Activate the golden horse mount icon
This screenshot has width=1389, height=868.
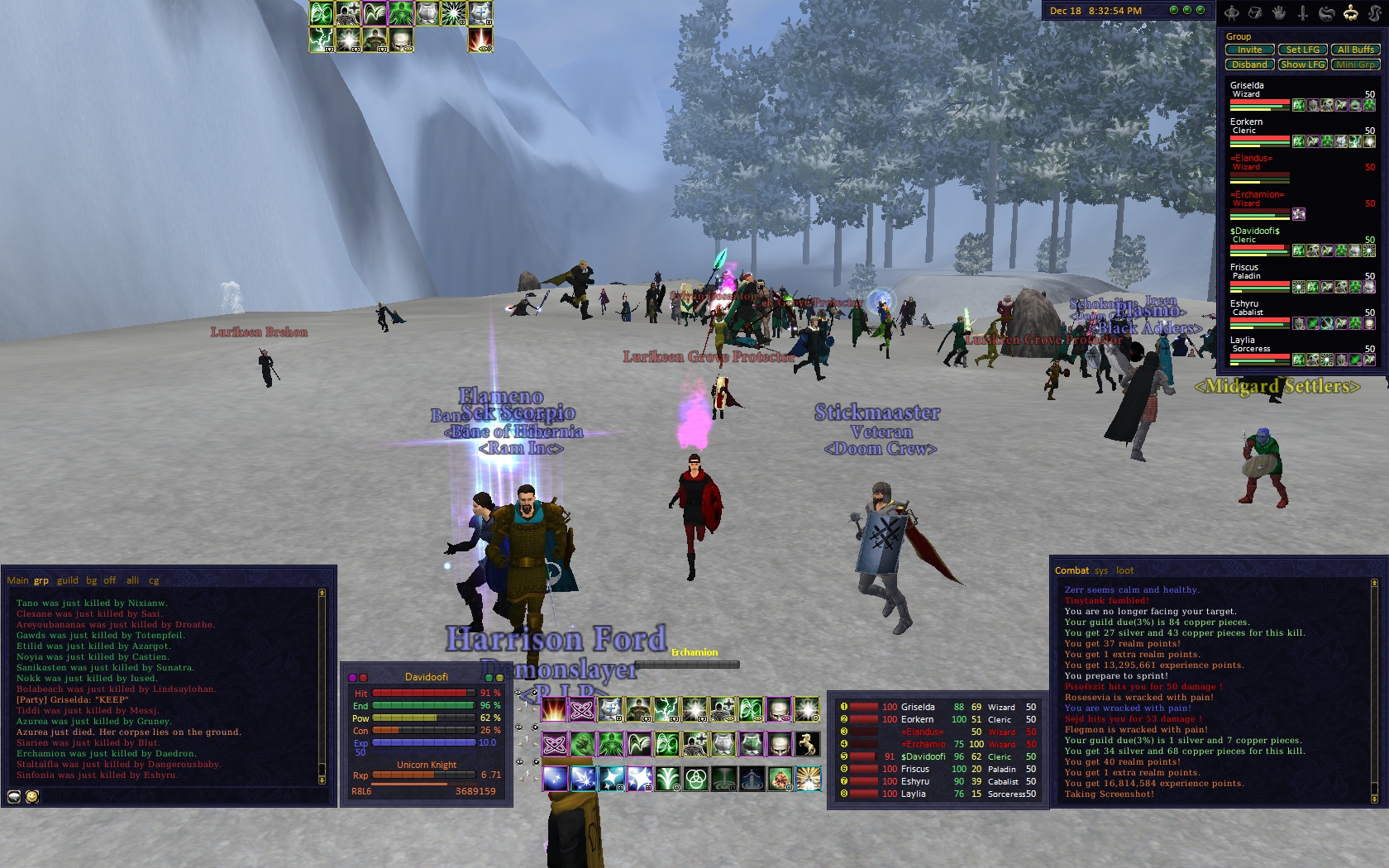(x=807, y=744)
